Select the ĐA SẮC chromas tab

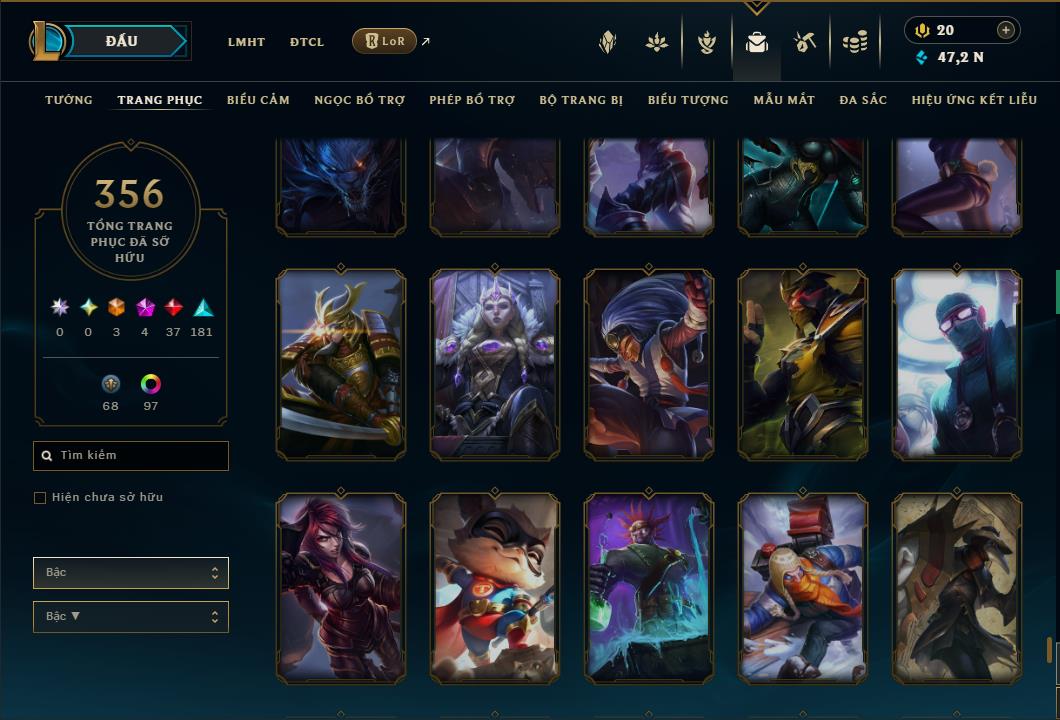(x=863, y=100)
